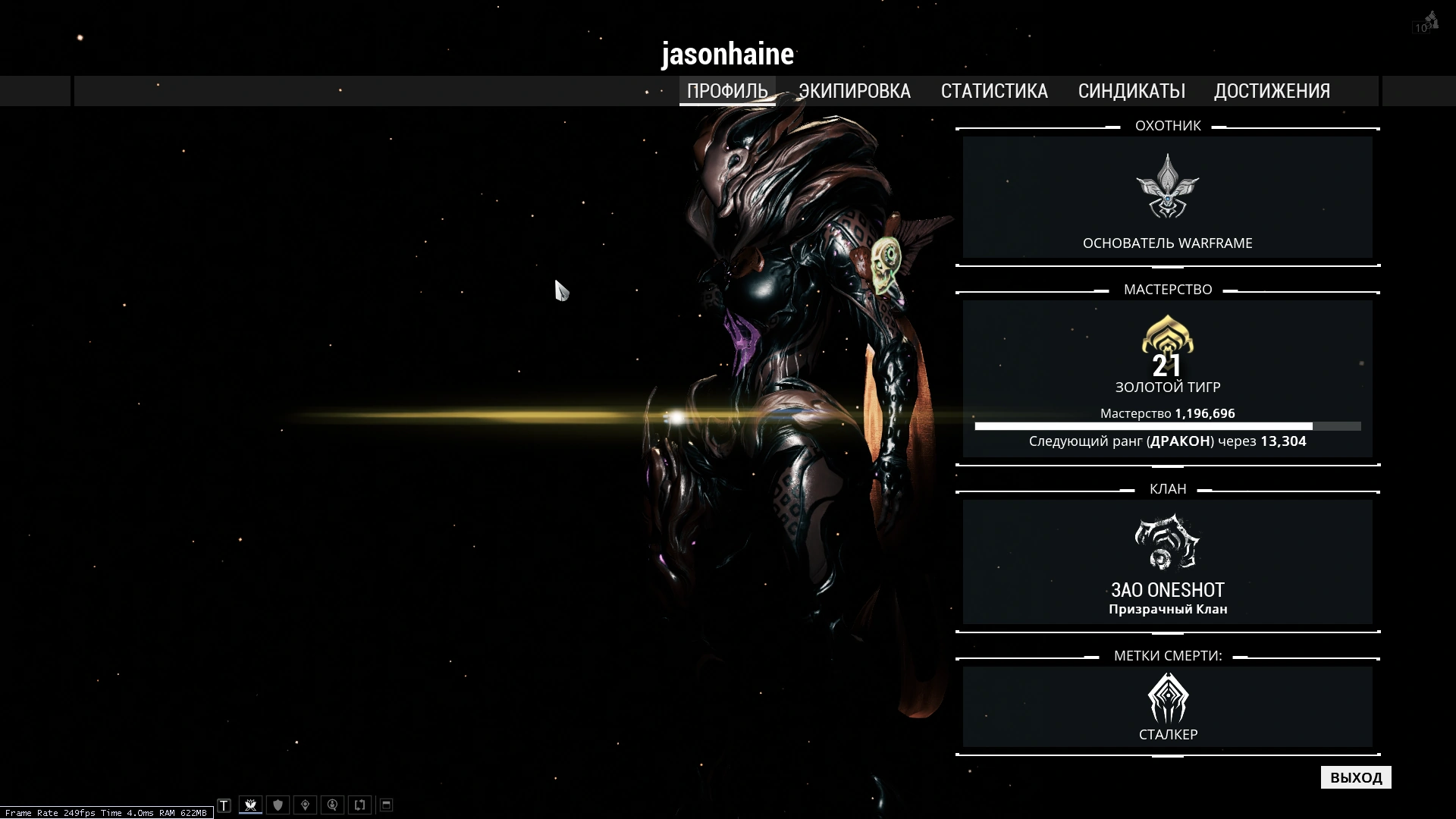The height and width of the screenshot is (819, 1456).
Task: Open the ЭКИПИРОВКА tab
Action: click(854, 91)
